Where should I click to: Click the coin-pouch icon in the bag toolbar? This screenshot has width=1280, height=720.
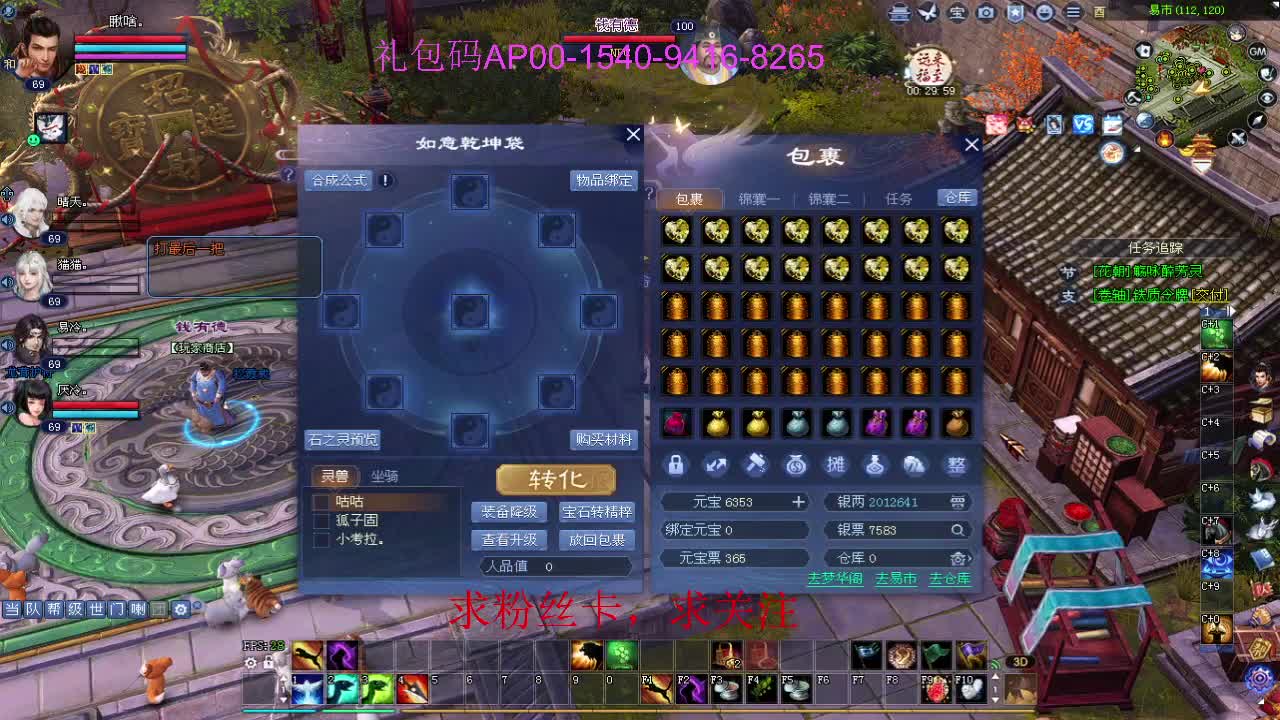pos(796,465)
